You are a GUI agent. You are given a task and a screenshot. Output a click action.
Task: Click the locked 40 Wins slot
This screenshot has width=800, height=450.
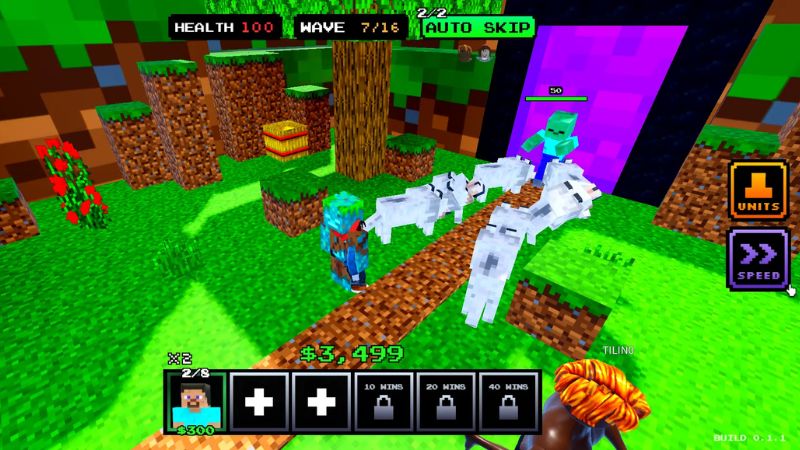click(508, 402)
